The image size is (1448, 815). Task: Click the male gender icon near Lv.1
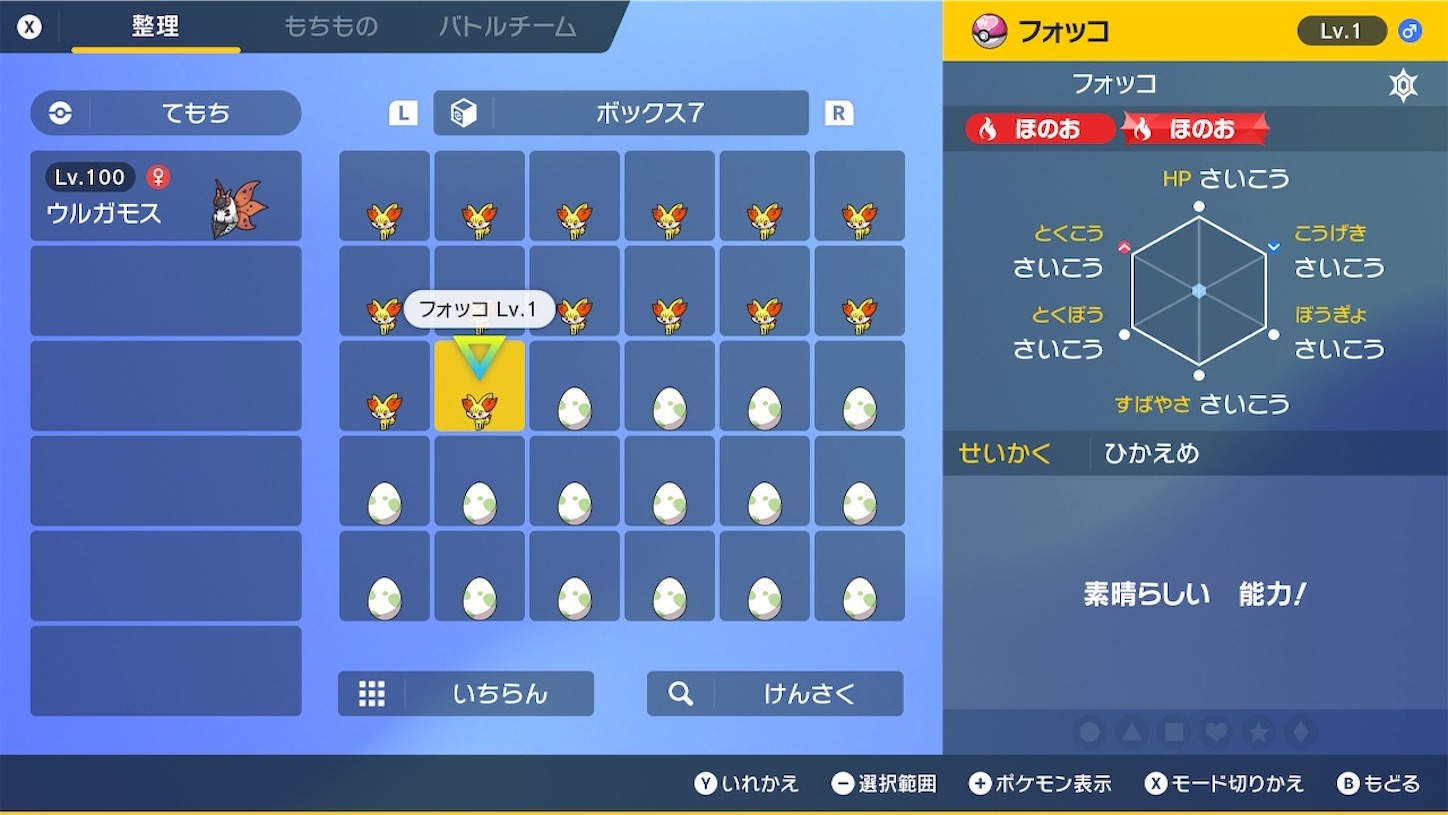point(1410,30)
